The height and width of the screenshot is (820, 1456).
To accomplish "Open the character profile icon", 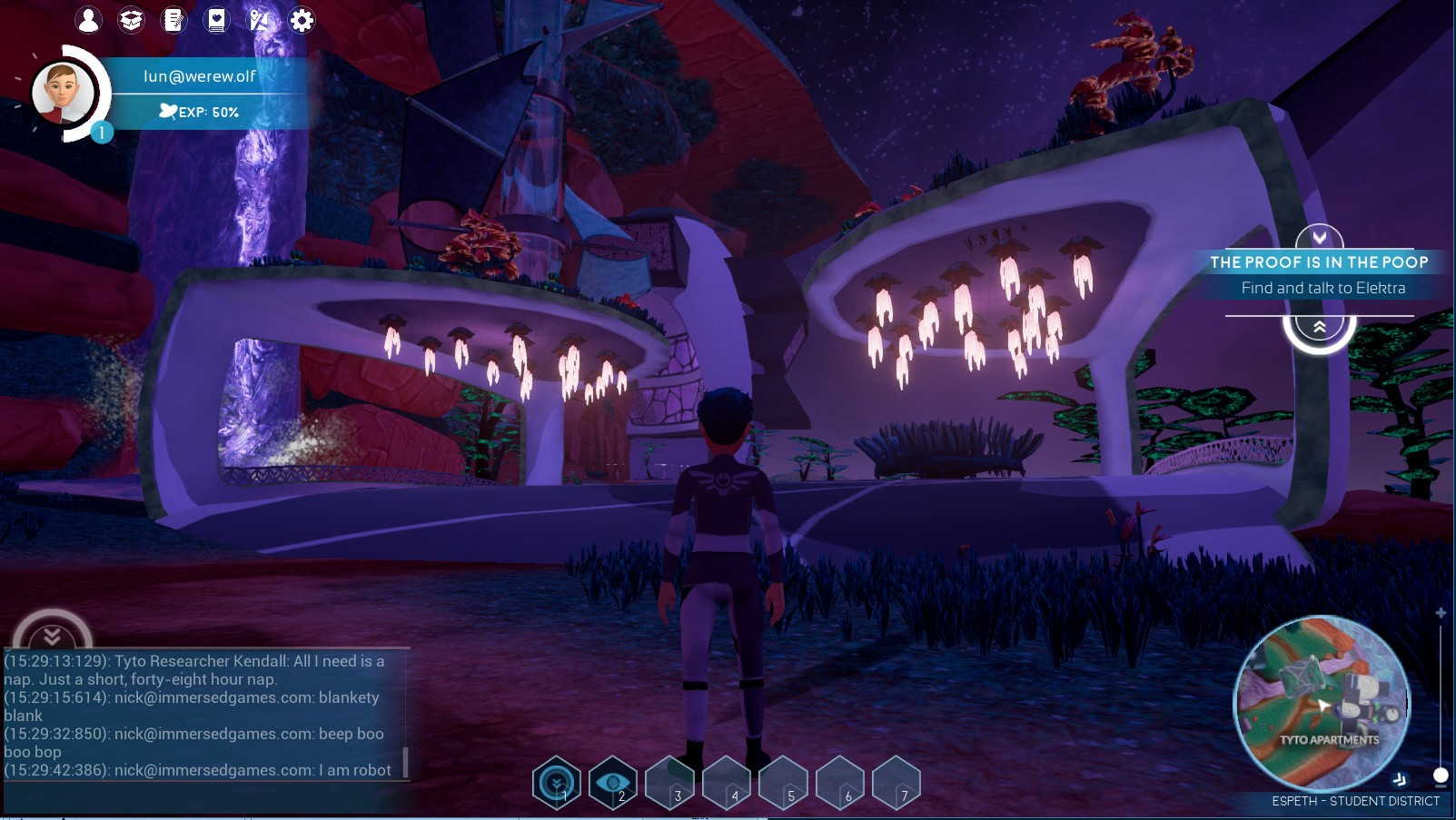I will coord(88,20).
